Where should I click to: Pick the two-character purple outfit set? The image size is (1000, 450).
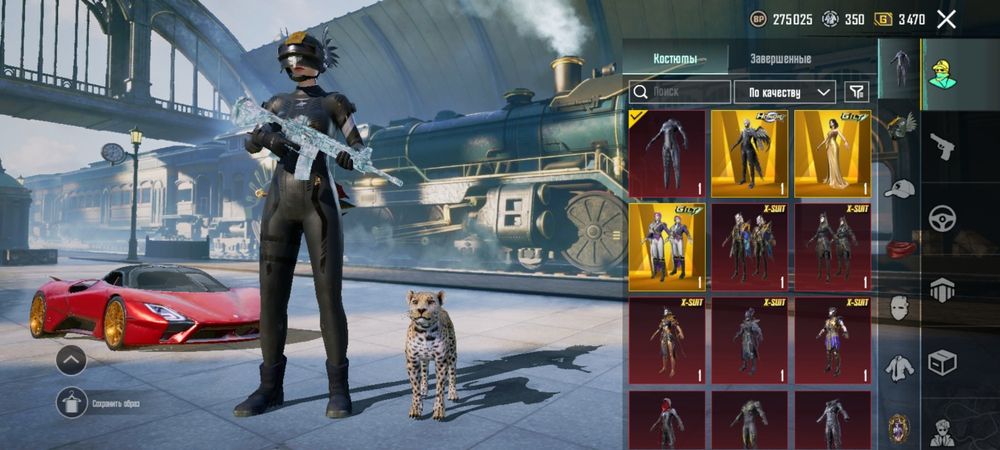point(667,246)
